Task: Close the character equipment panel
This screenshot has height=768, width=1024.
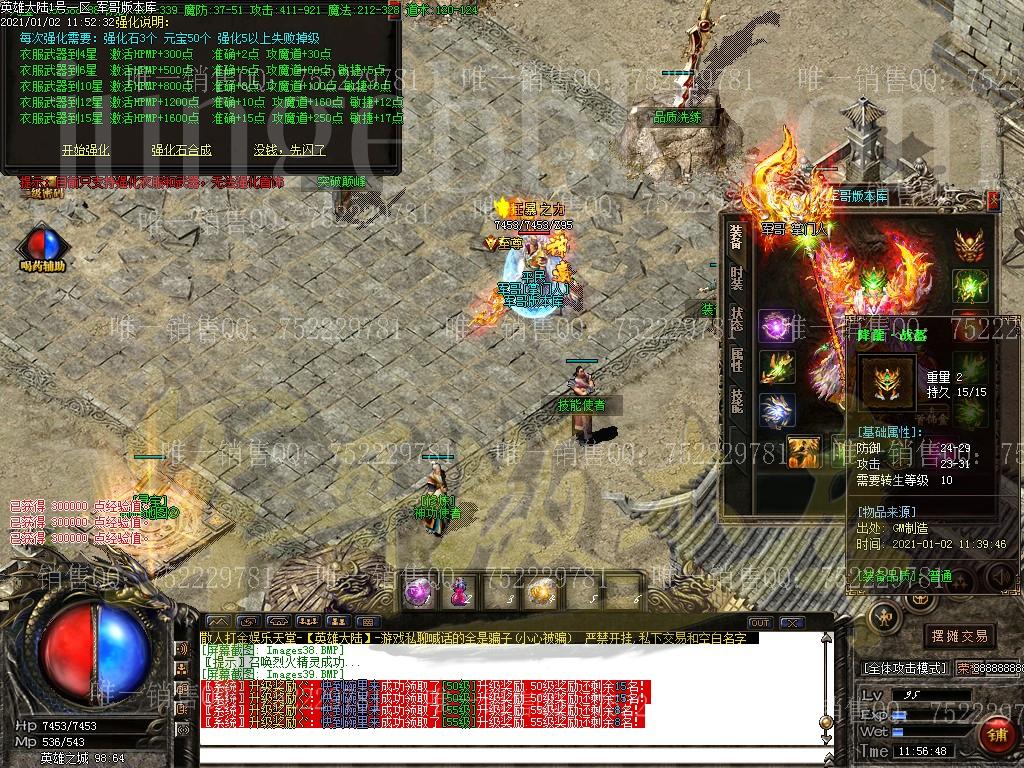Action: (993, 199)
